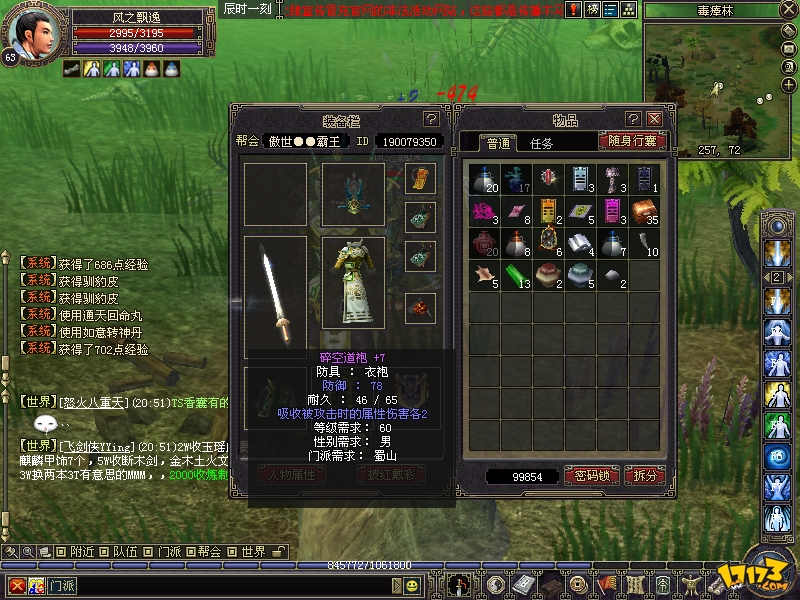Switch to the 任务 quest items tab
The height and width of the screenshot is (600, 800).
pyautogui.click(x=541, y=143)
